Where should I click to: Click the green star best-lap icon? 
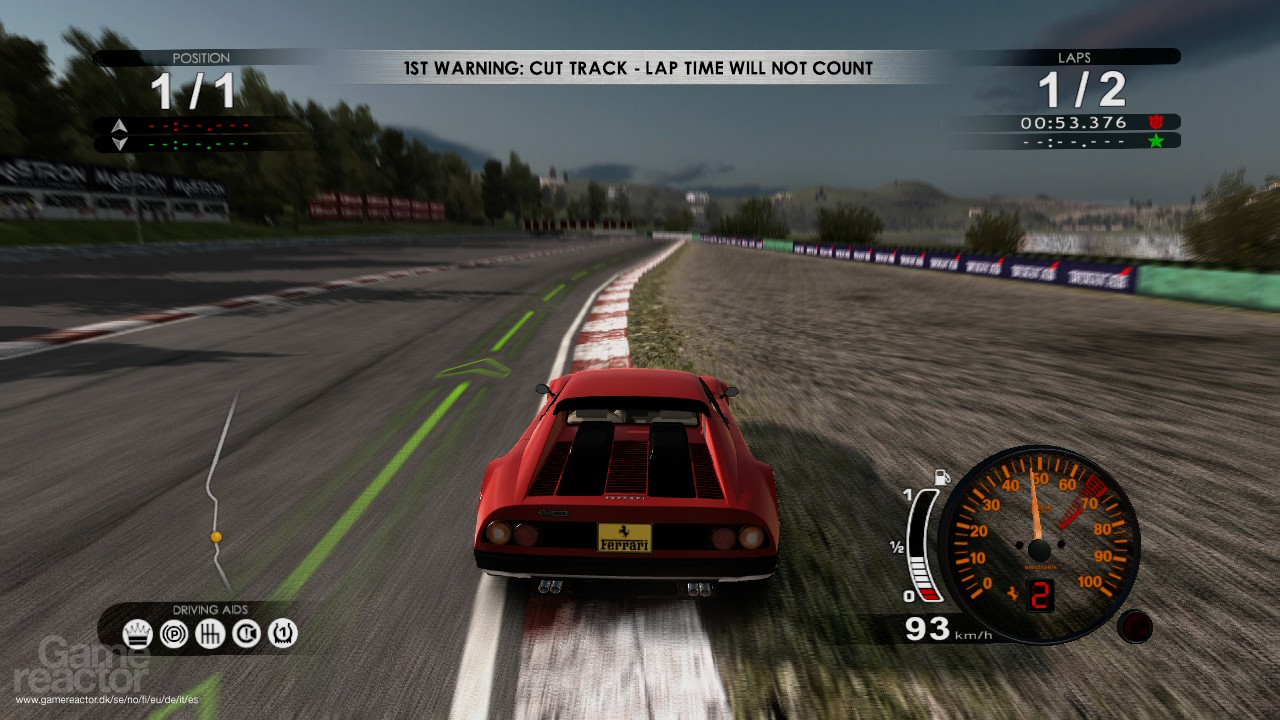(x=1157, y=141)
